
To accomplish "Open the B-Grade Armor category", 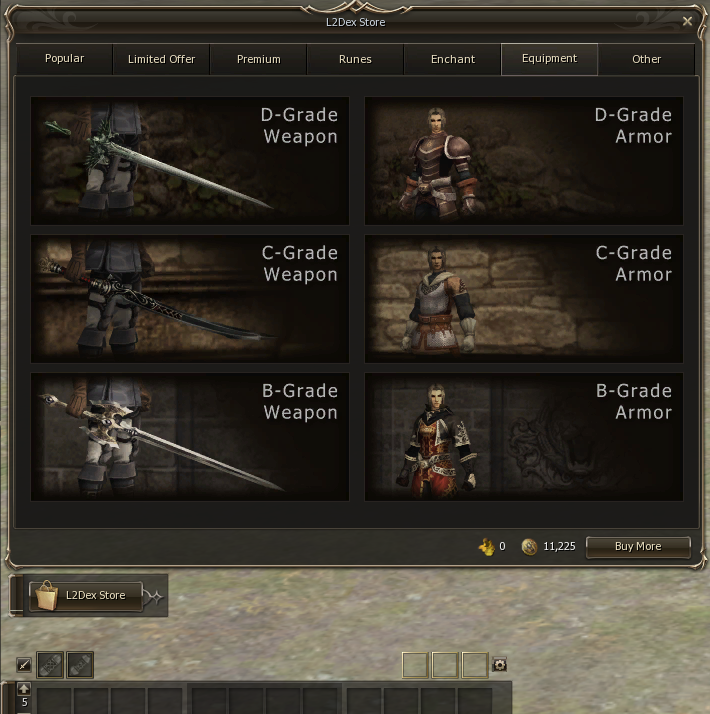I will tap(524, 436).
